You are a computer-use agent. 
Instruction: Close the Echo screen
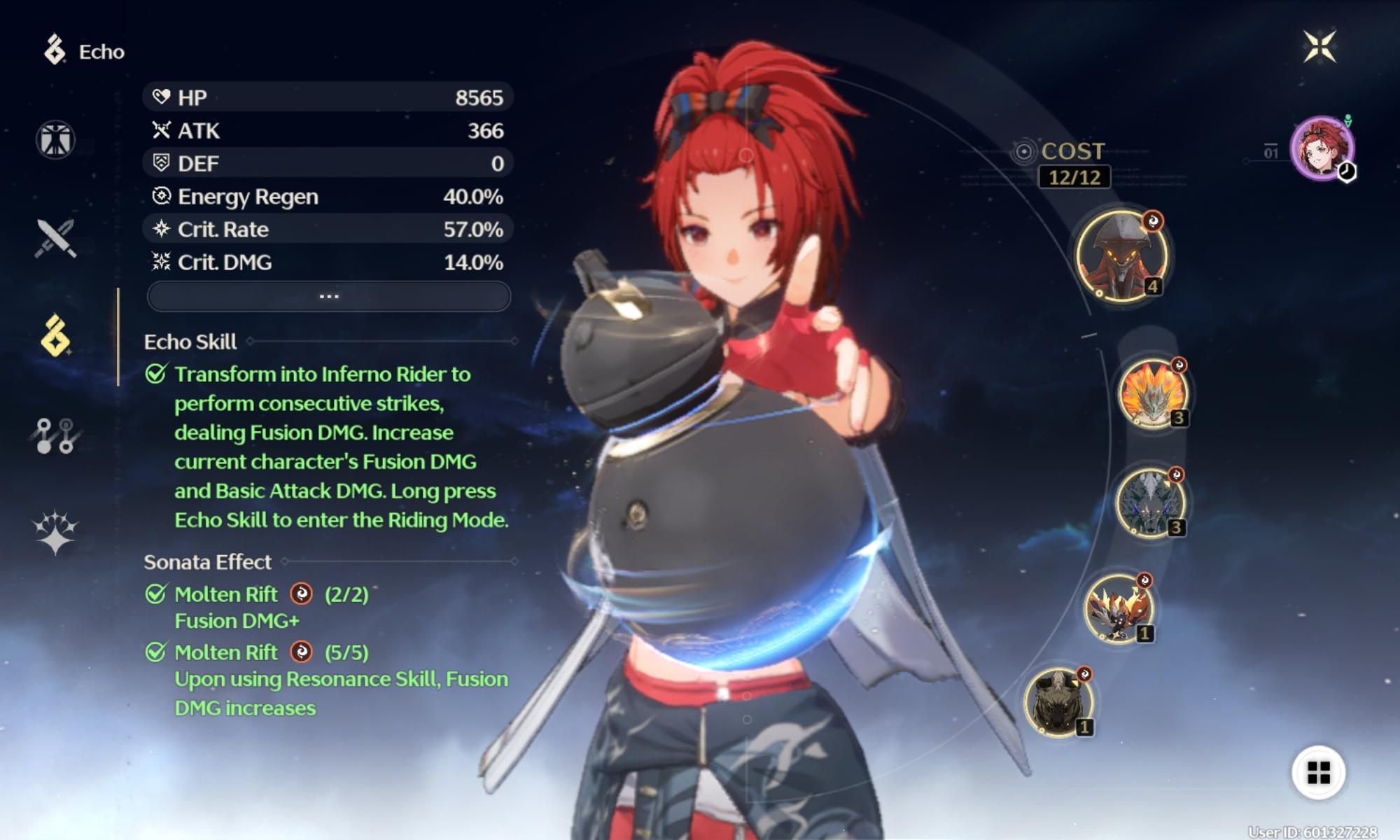(1319, 47)
